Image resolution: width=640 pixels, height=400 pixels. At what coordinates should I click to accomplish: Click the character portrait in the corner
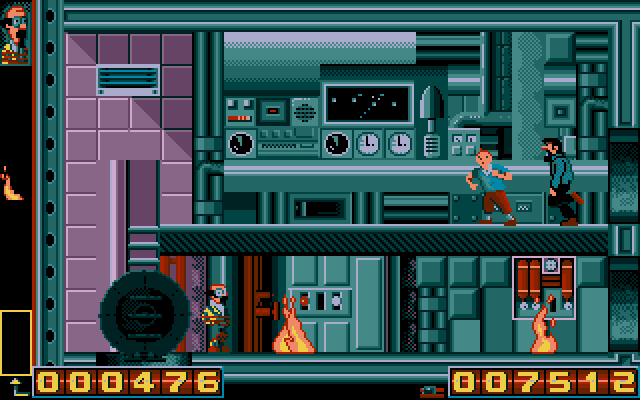tap(15, 33)
